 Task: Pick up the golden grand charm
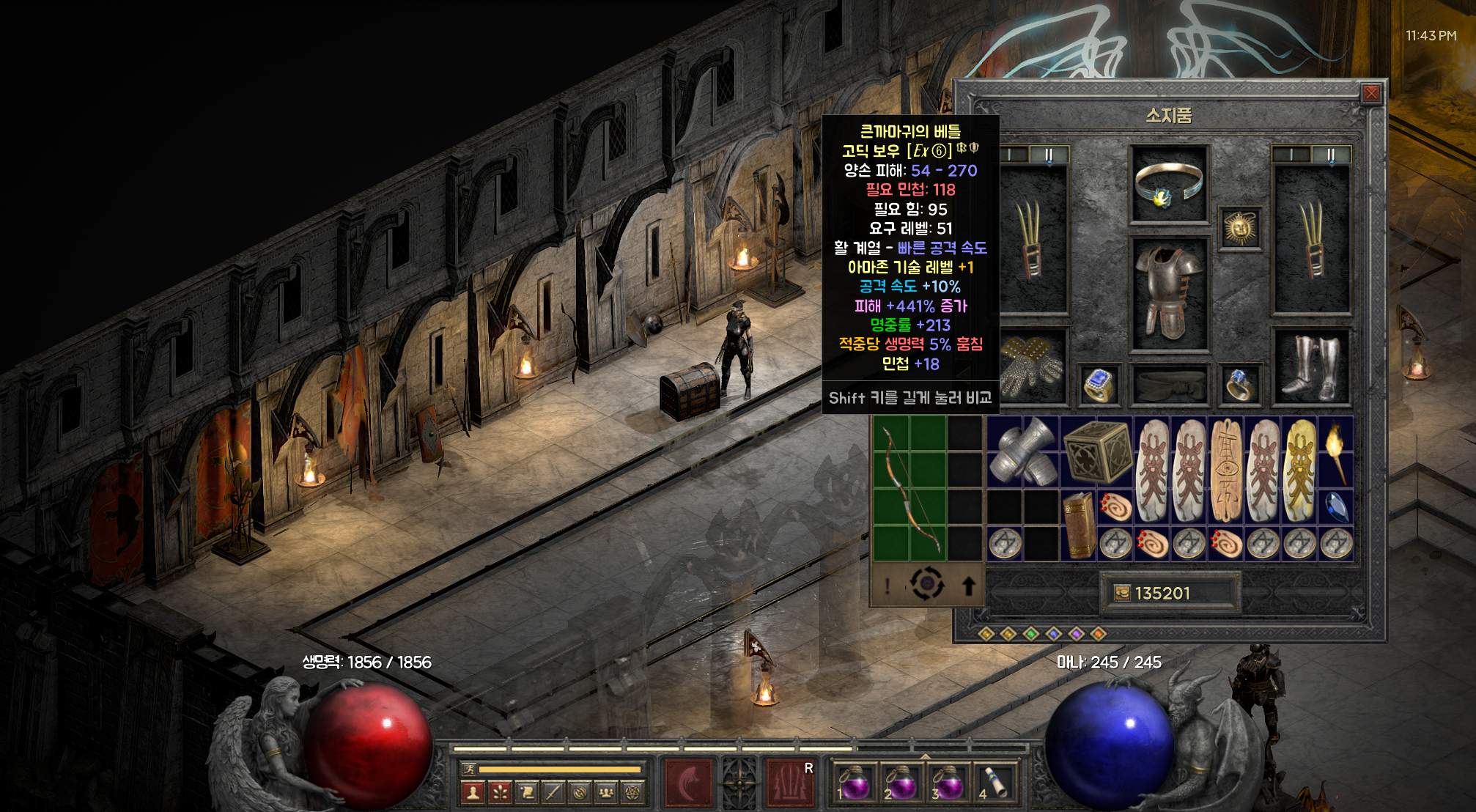click(1299, 470)
